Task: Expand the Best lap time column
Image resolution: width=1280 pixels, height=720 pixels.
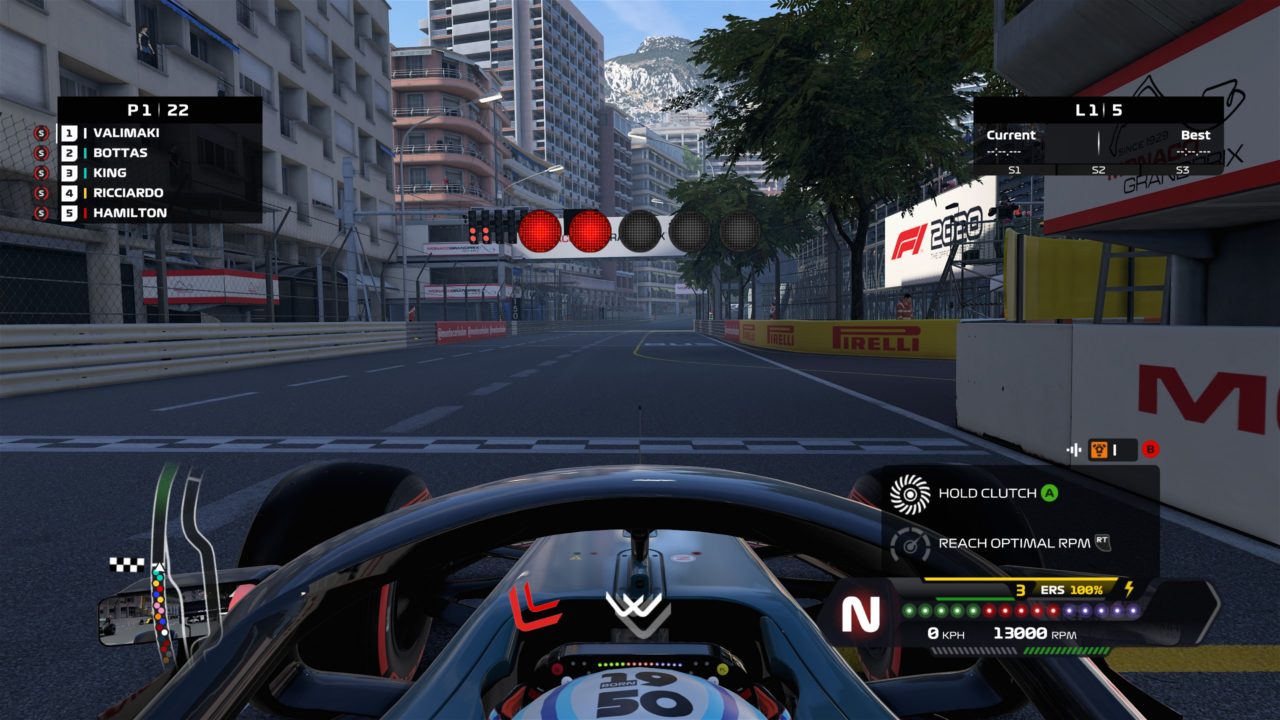Action: (x=1194, y=134)
